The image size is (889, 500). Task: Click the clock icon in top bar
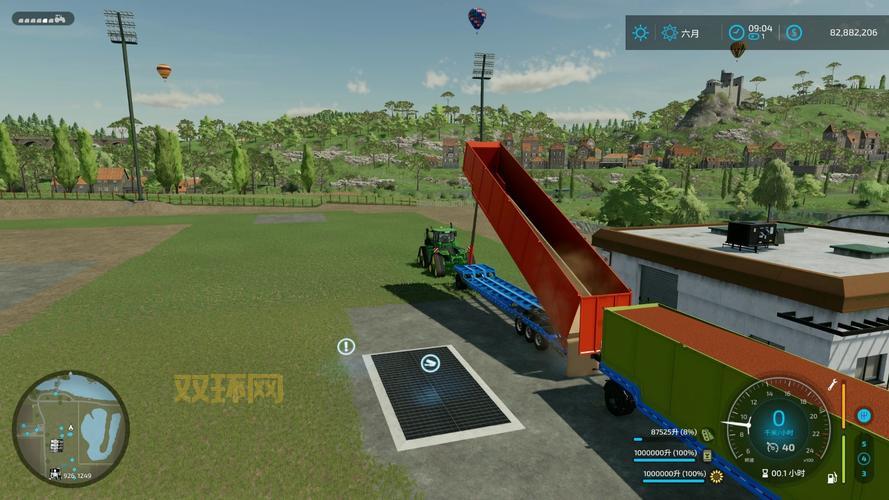click(736, 32)
